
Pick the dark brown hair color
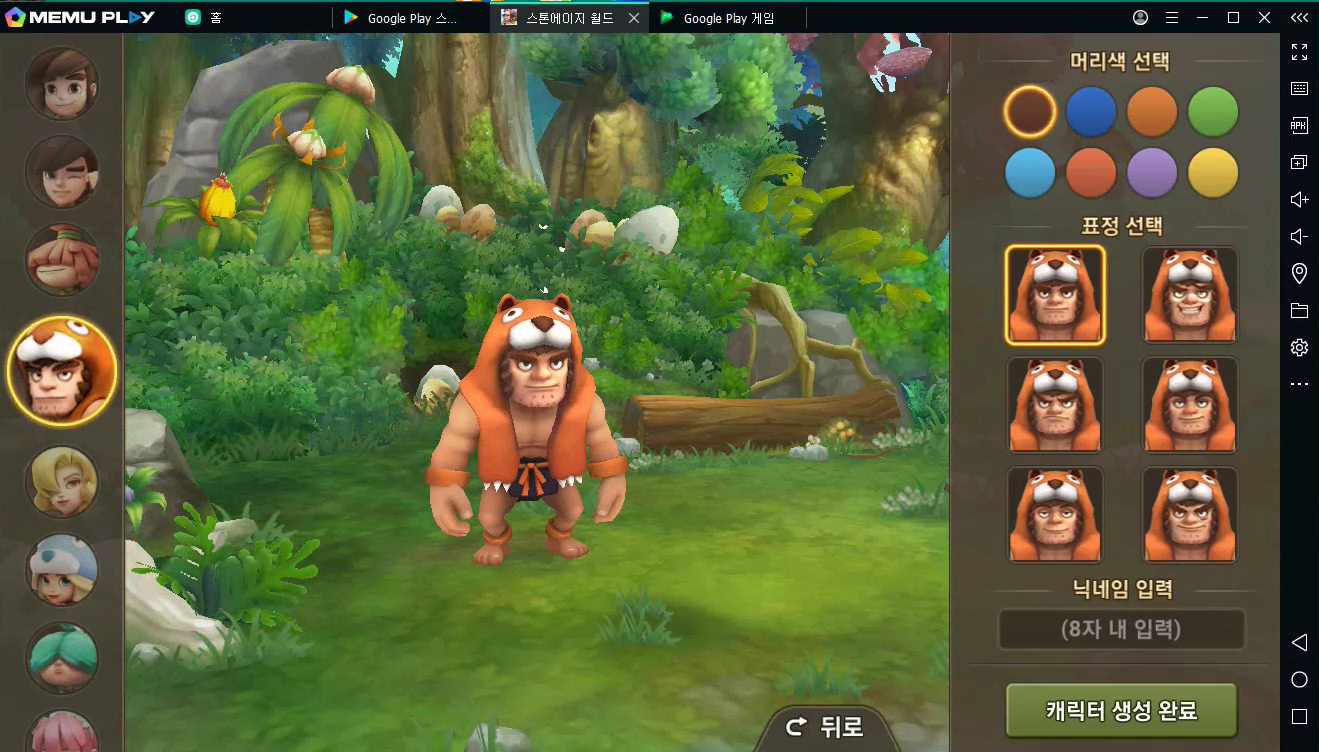pyautogui.click(x=1030, y=112)
